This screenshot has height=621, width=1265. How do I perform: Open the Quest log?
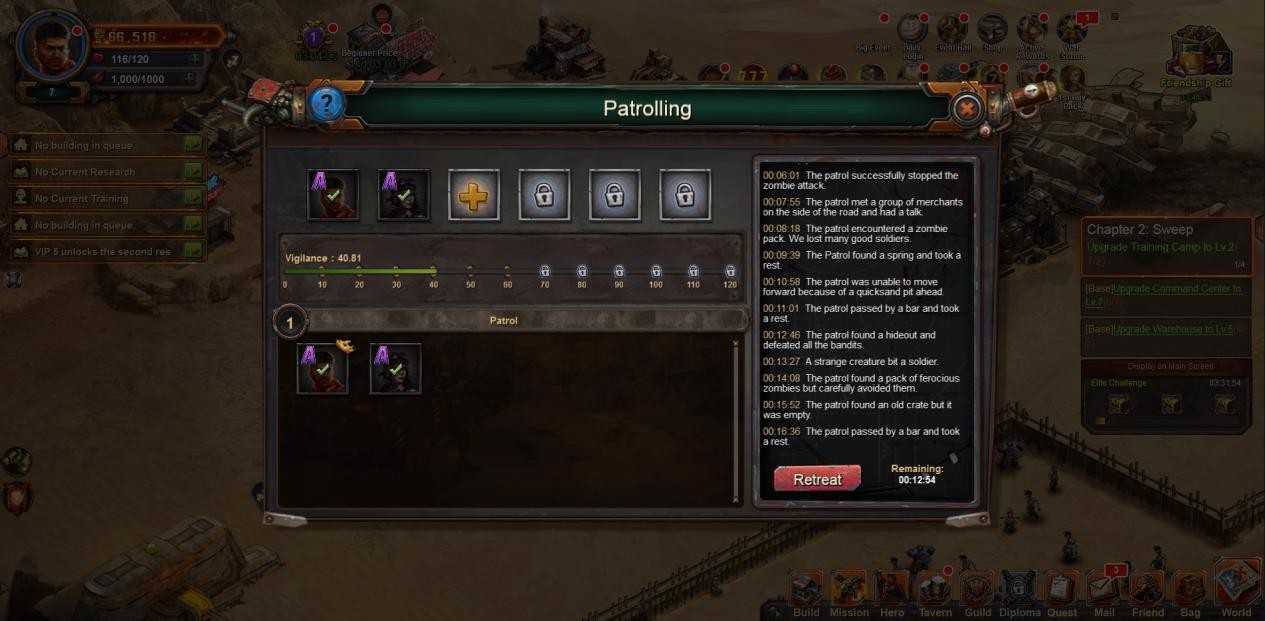pyautogui.click(x=1062, y=595)
